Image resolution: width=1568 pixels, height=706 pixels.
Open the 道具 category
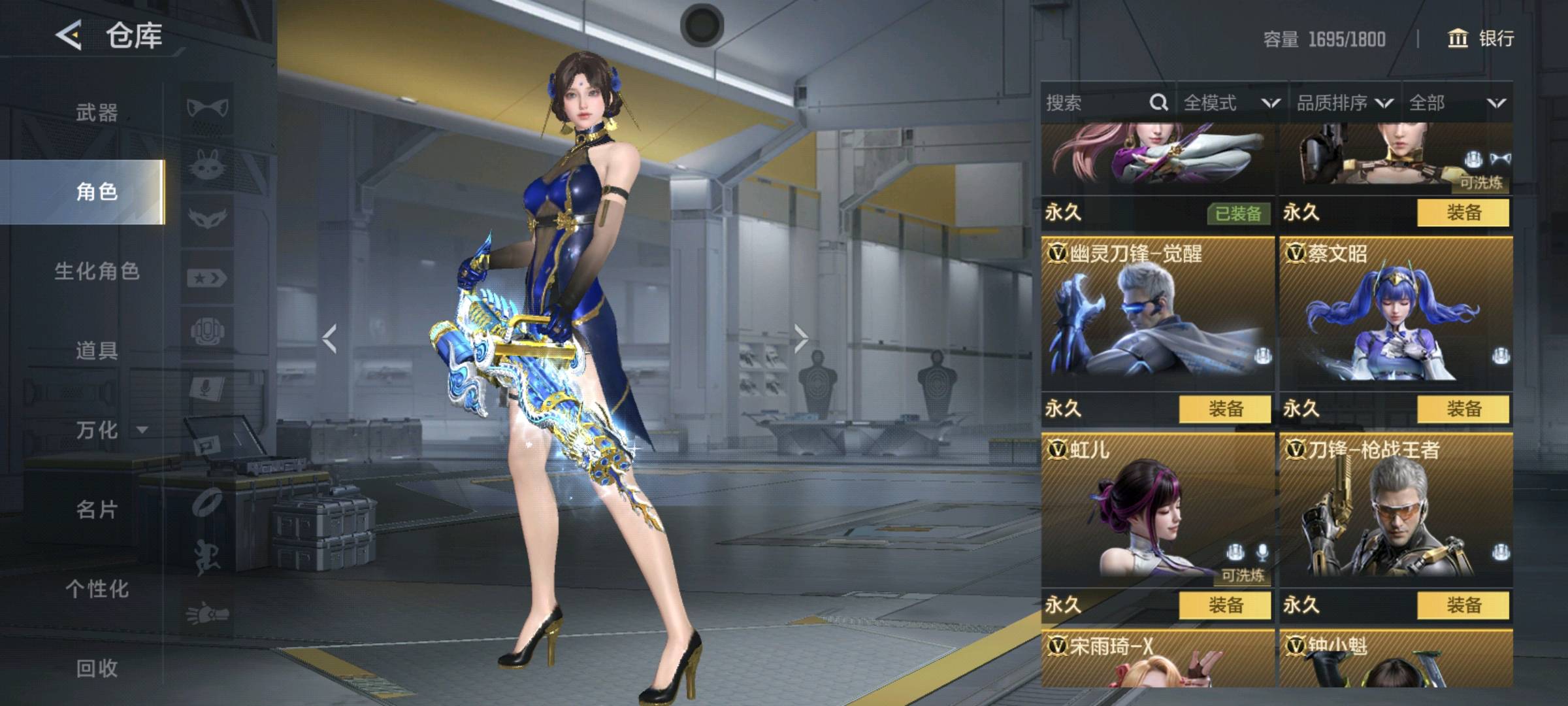point(97,351)
